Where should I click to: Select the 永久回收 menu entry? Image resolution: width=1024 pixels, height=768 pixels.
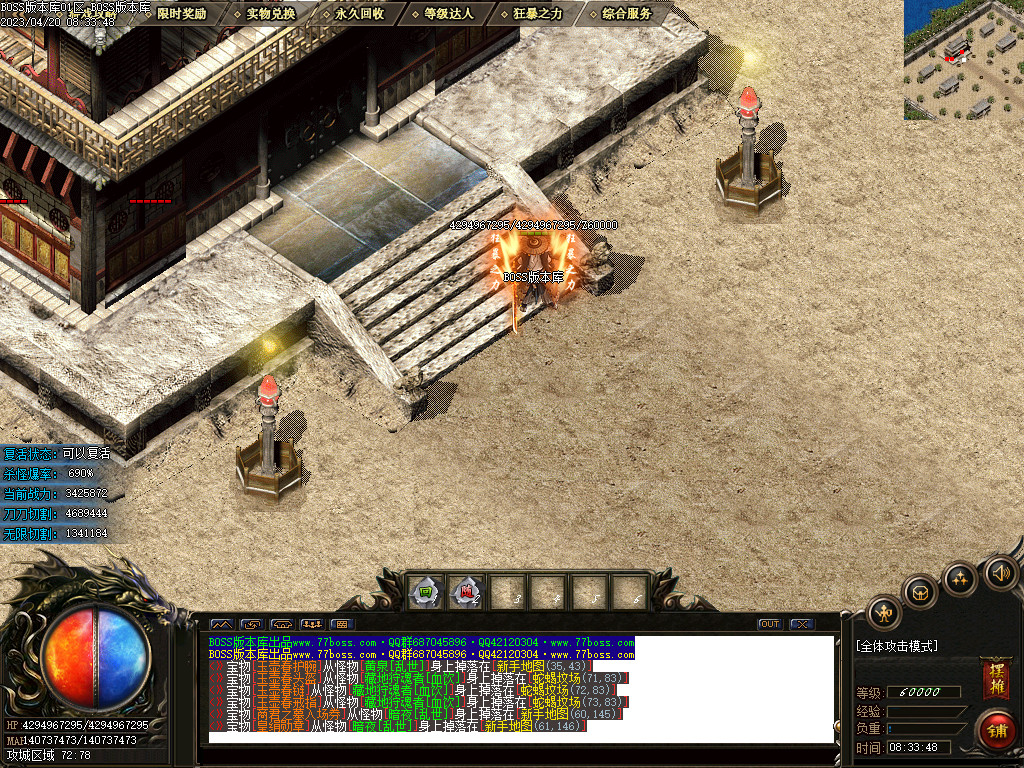pyautogui.click(x=359, y=14)
